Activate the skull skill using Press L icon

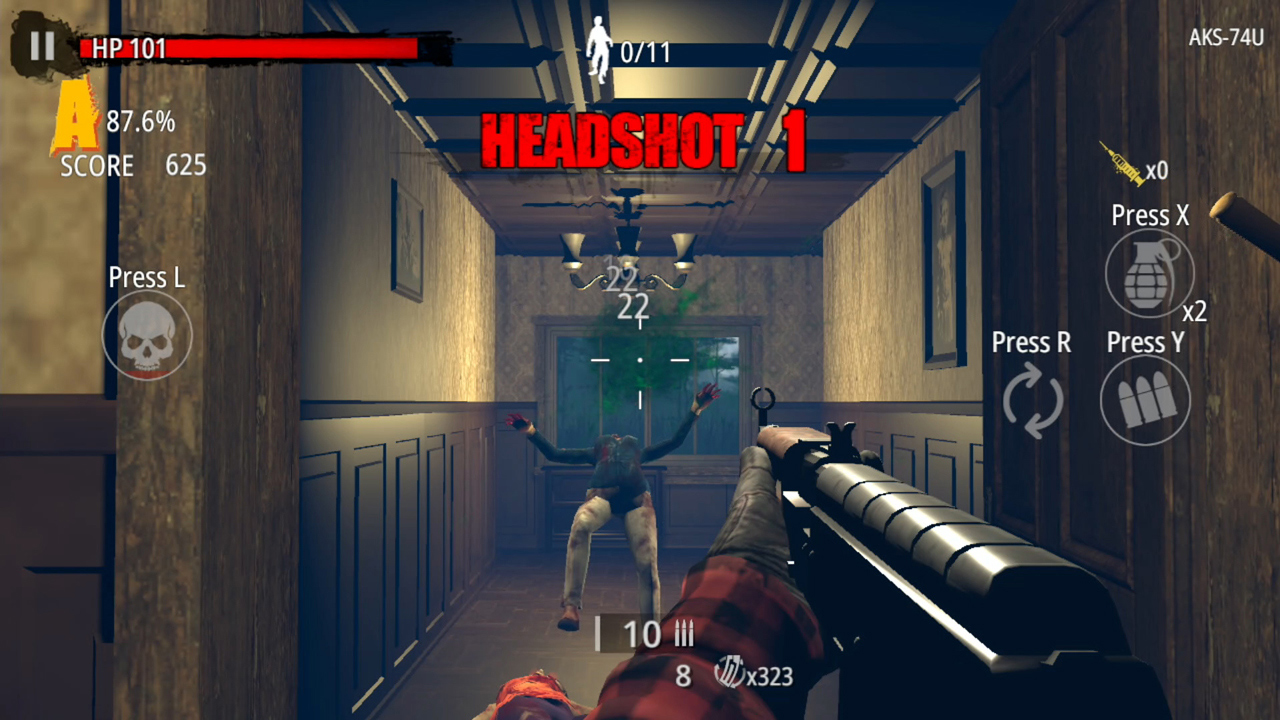(146, 336)
